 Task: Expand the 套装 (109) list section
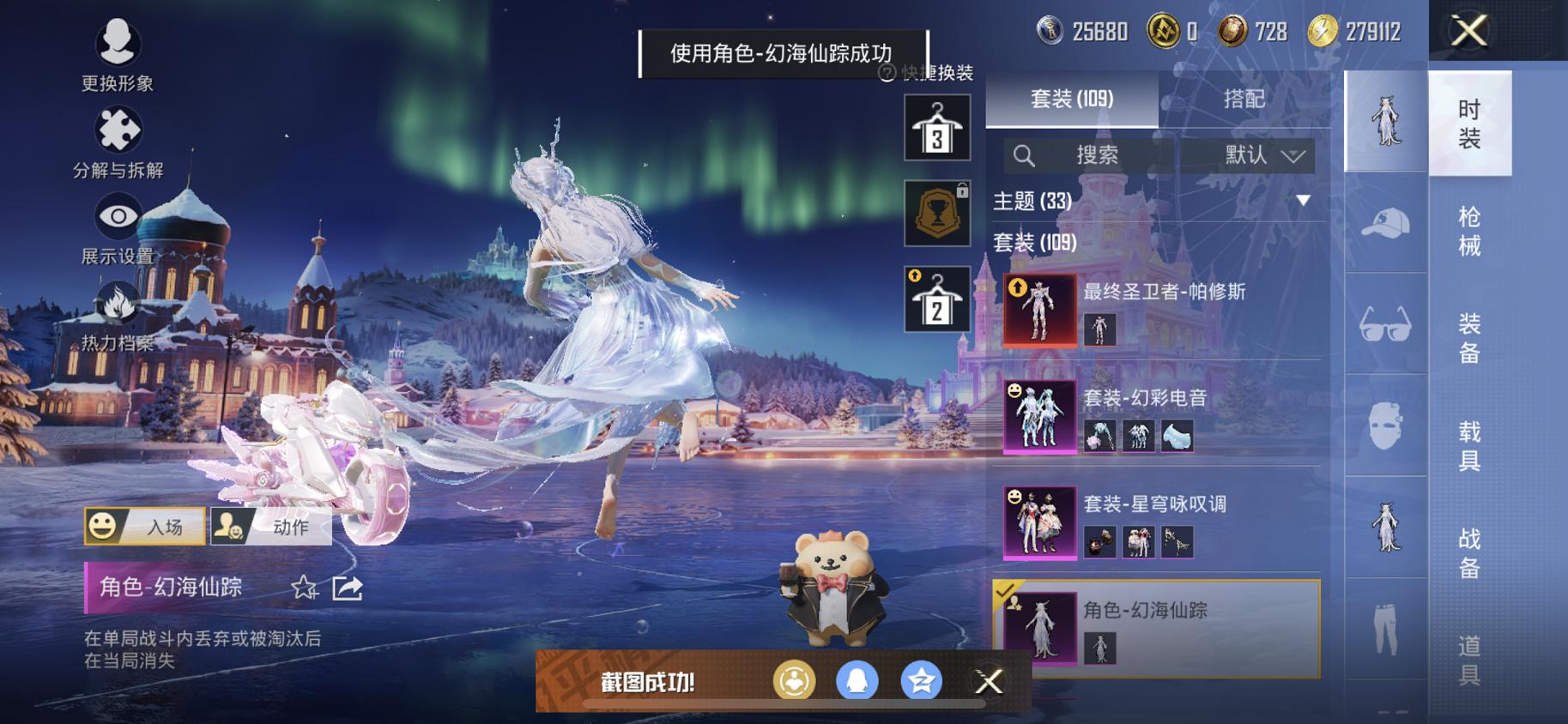(x=1033, y=242)
